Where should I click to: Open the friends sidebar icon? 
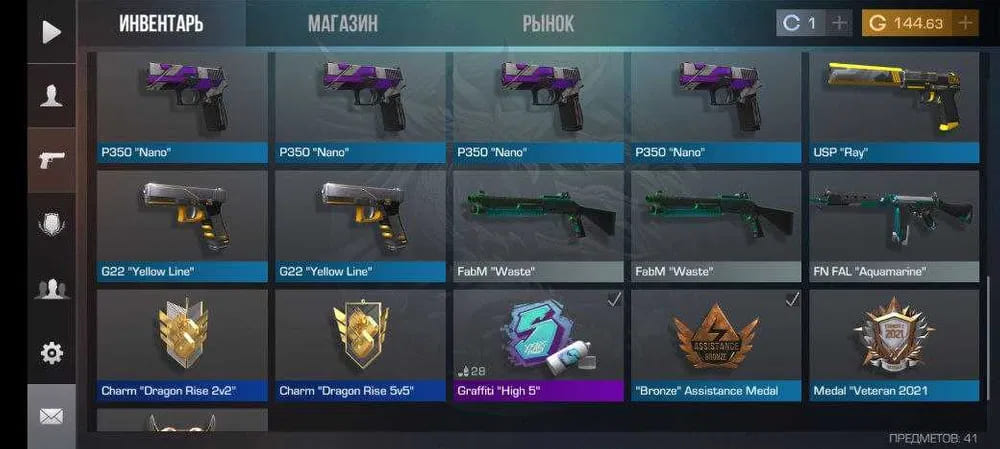point(51,289)
